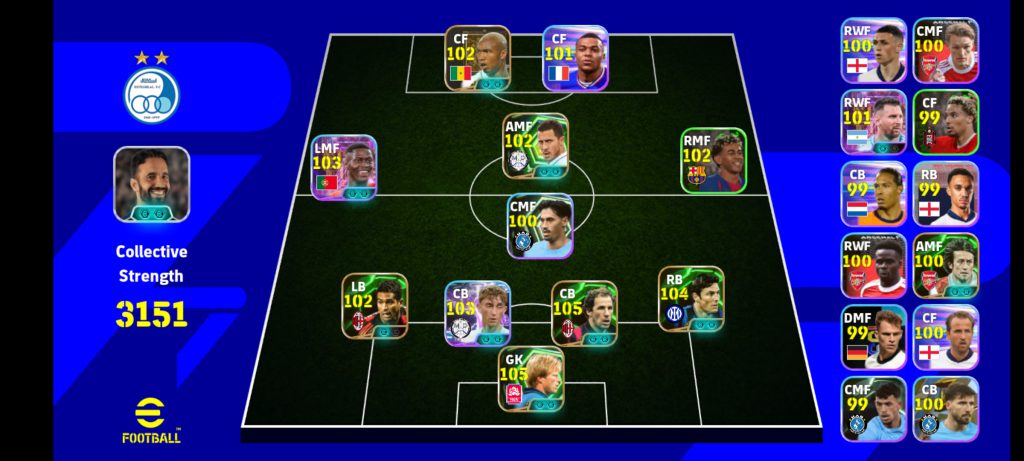Pick the RB 104 Inter player card
This screenshot has width=1024, height=461.
(x=690, y=299)
